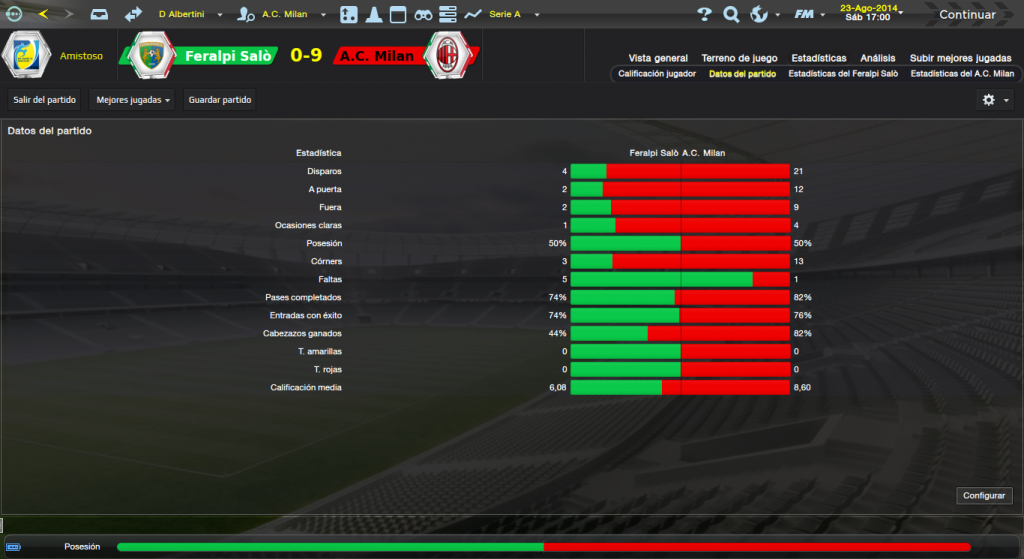Open the Mejores jugadas dropdown
1024x559 pixels.
coord(133,99)
